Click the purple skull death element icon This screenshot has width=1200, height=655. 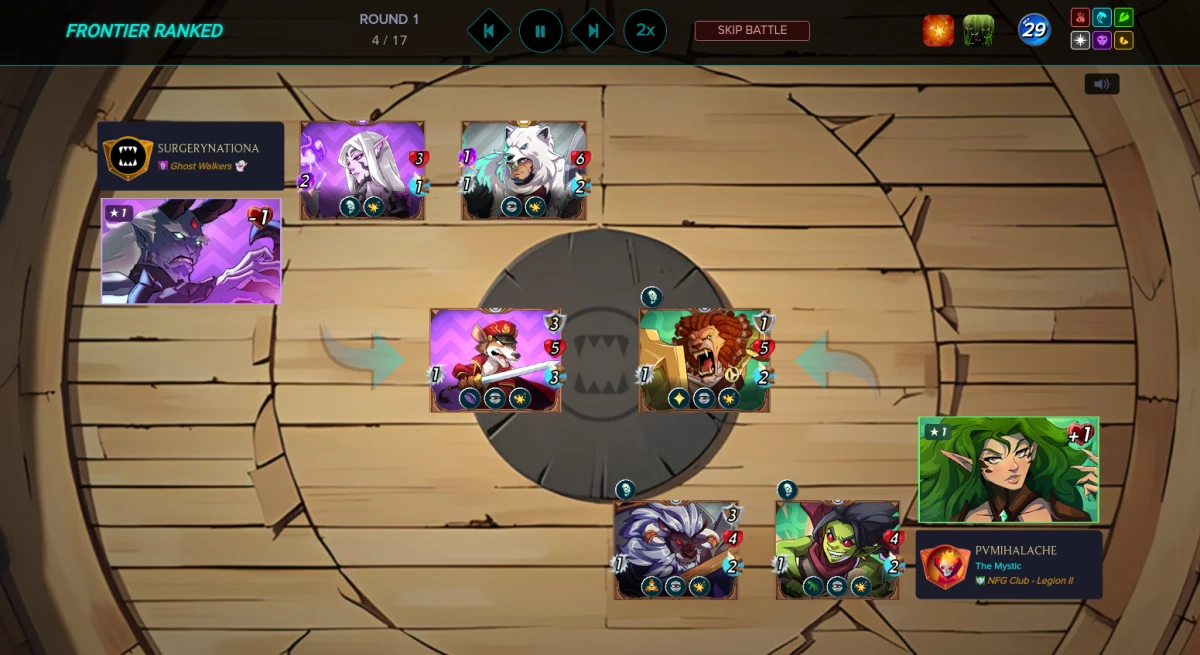tap(1102, 41)
